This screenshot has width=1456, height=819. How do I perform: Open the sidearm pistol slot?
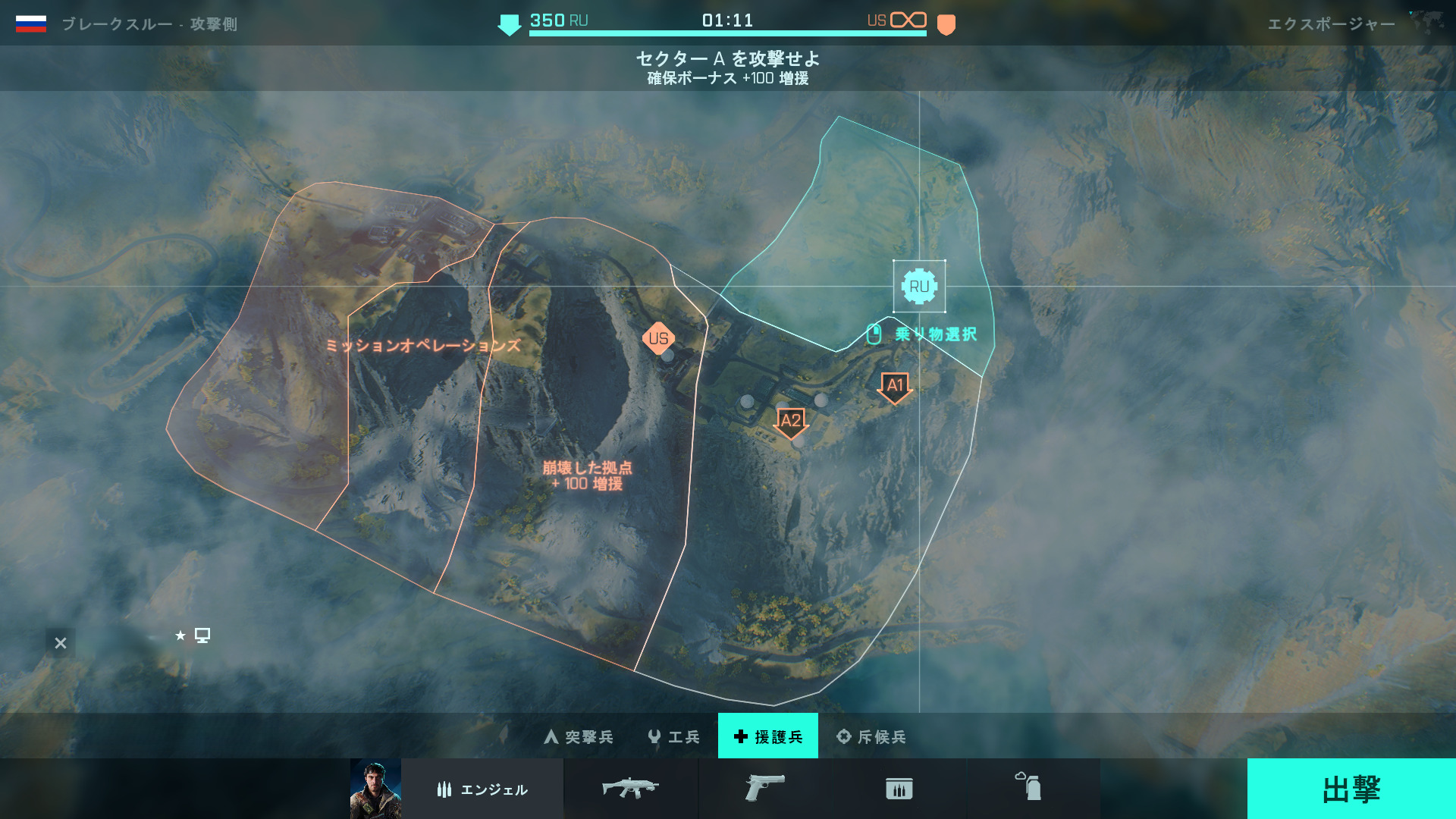[x=764, y=789]
